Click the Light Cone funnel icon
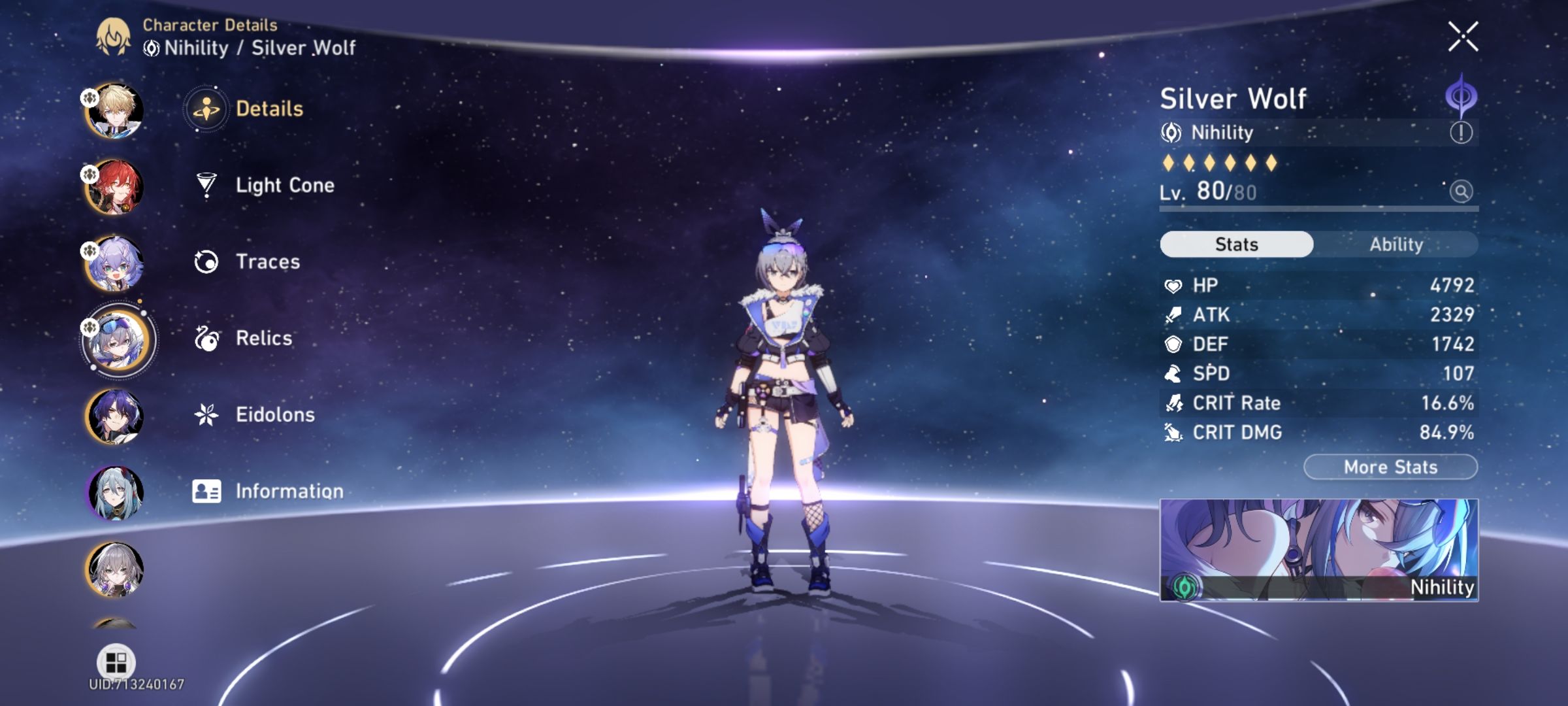Image resolution: width=1568 pixels, height=706 pixels. pos(206,185)
